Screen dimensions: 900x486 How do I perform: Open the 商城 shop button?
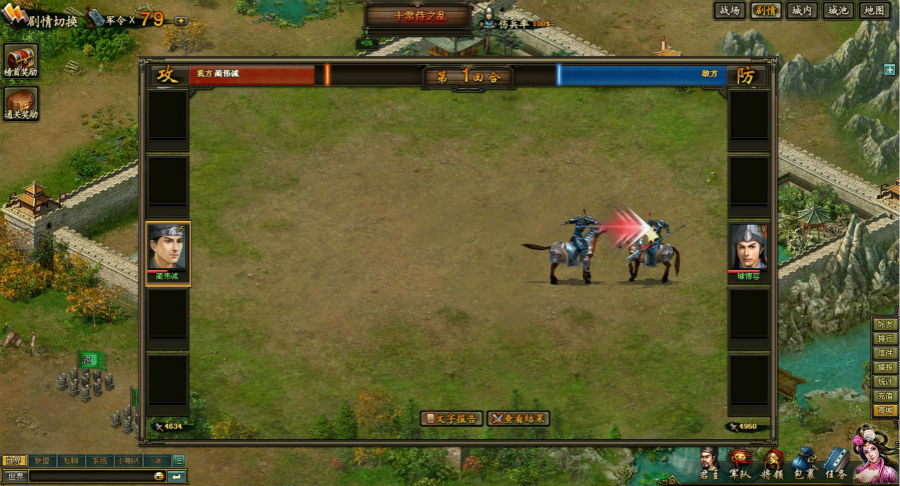(x=885, y=410)
